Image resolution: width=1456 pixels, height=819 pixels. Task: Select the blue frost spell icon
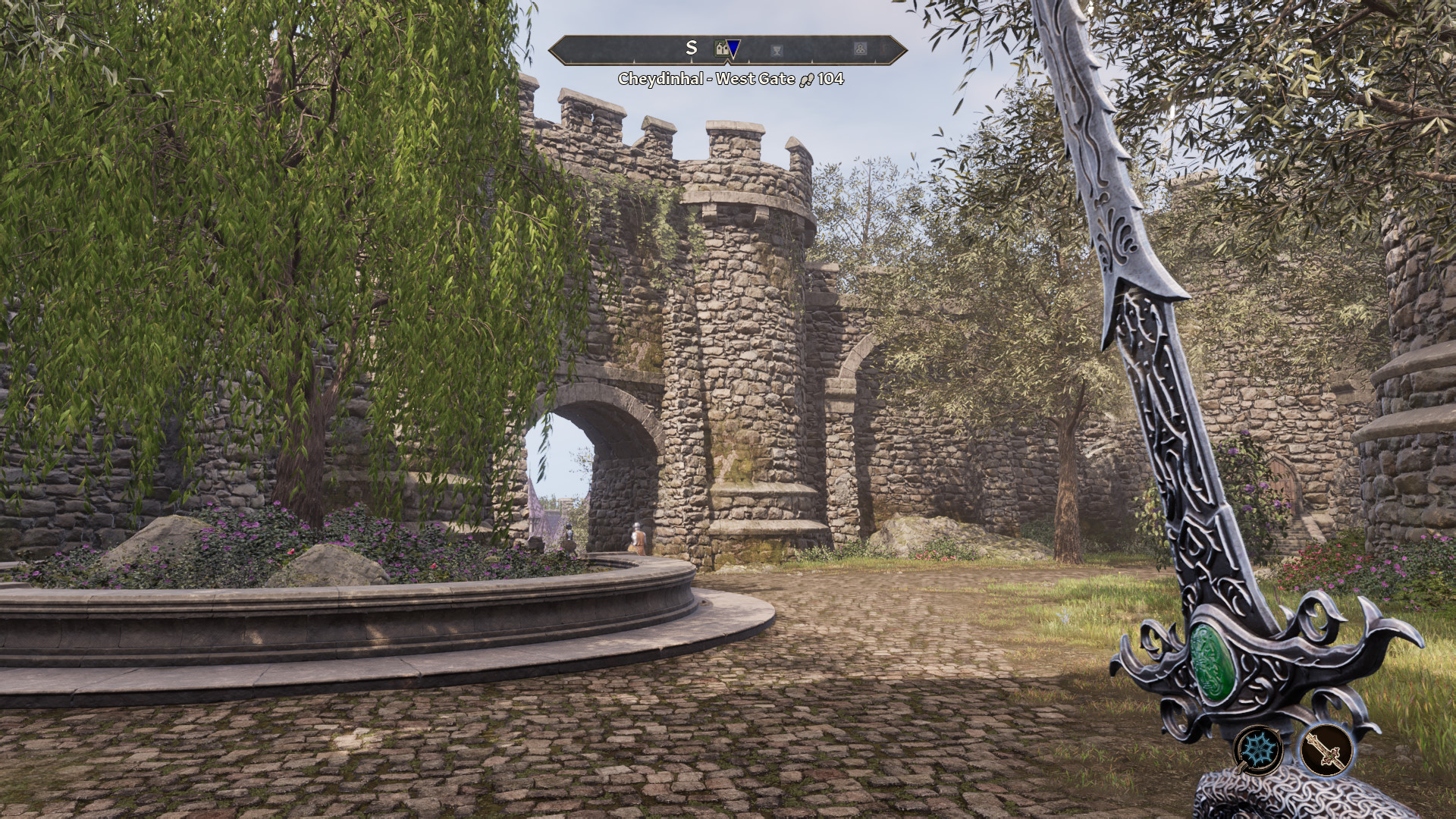point(1257,749)
